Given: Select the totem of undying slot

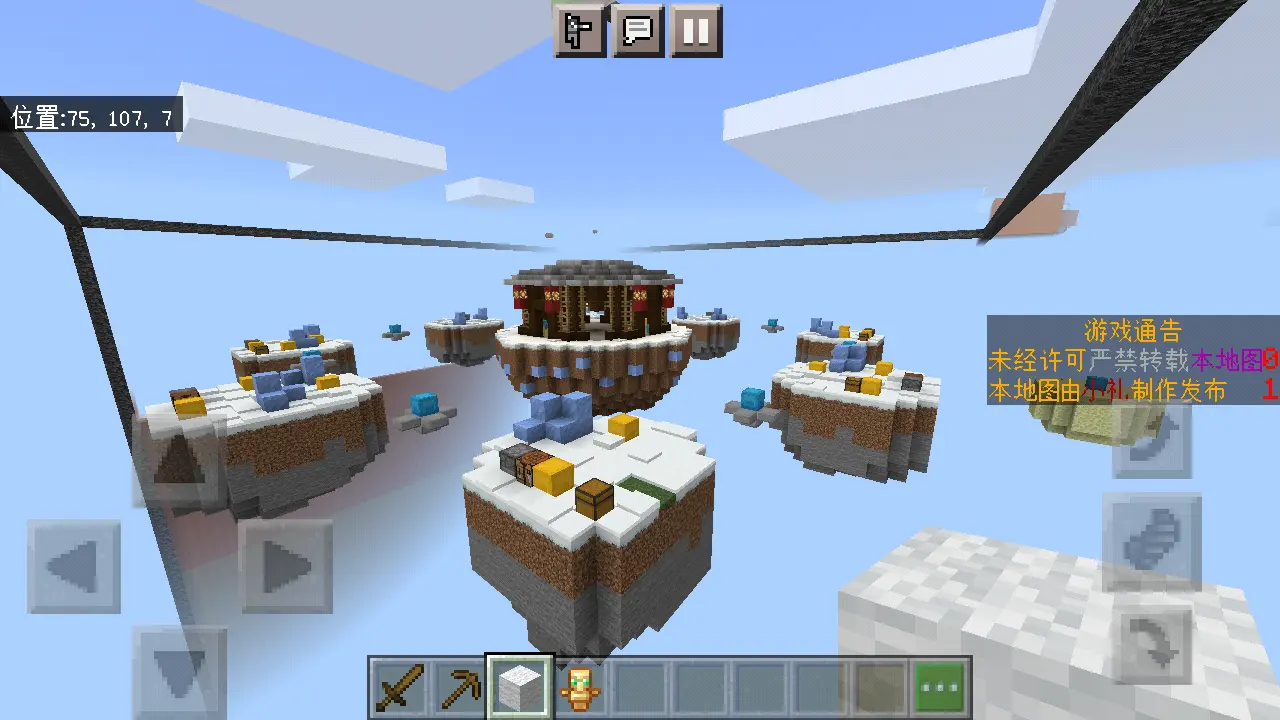Looking at the screenshot, I should (x=579, y=688).
